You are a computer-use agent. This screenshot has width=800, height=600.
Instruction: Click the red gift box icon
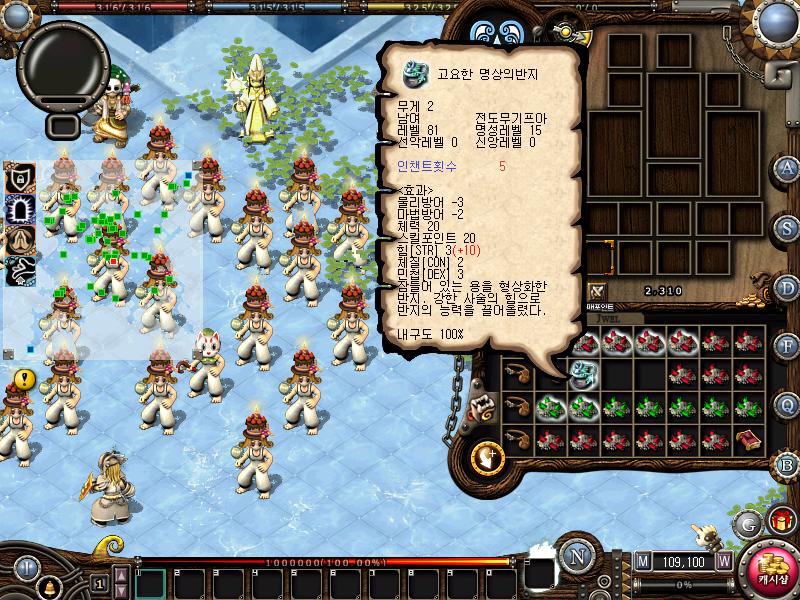coord(780,522)
